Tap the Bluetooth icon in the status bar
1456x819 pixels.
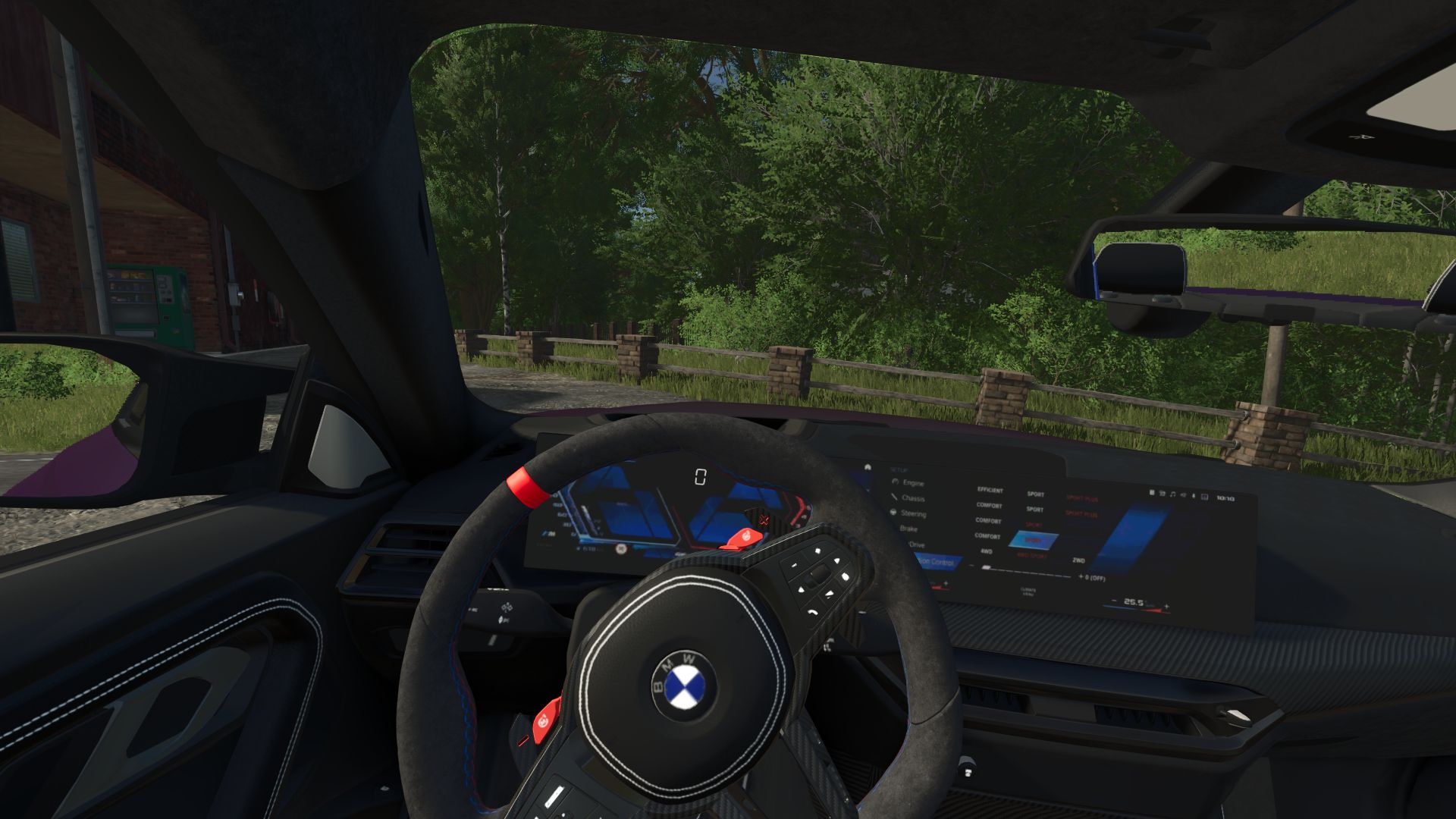[x=1194, y=494]
